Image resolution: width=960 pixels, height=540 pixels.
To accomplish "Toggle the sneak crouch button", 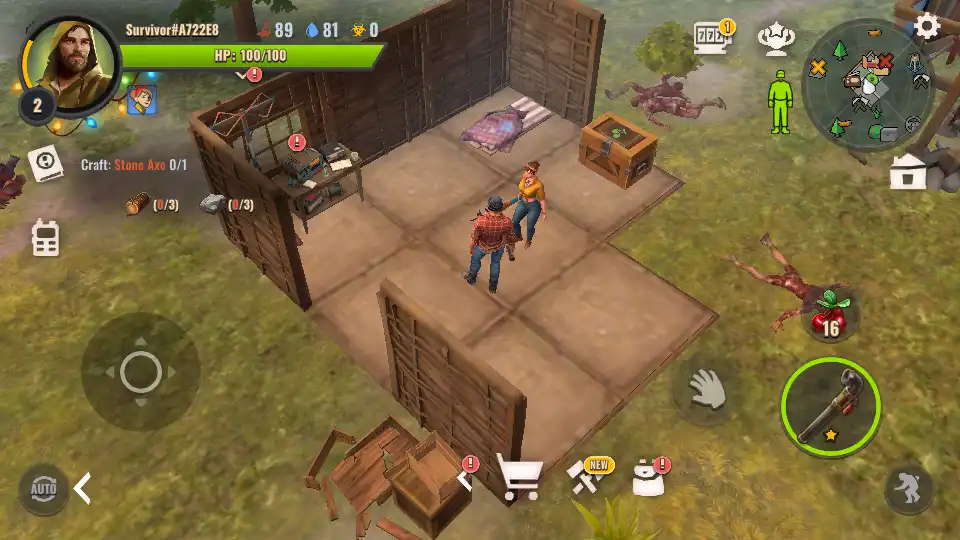I will pyautogui.click(x=909, y=488).
